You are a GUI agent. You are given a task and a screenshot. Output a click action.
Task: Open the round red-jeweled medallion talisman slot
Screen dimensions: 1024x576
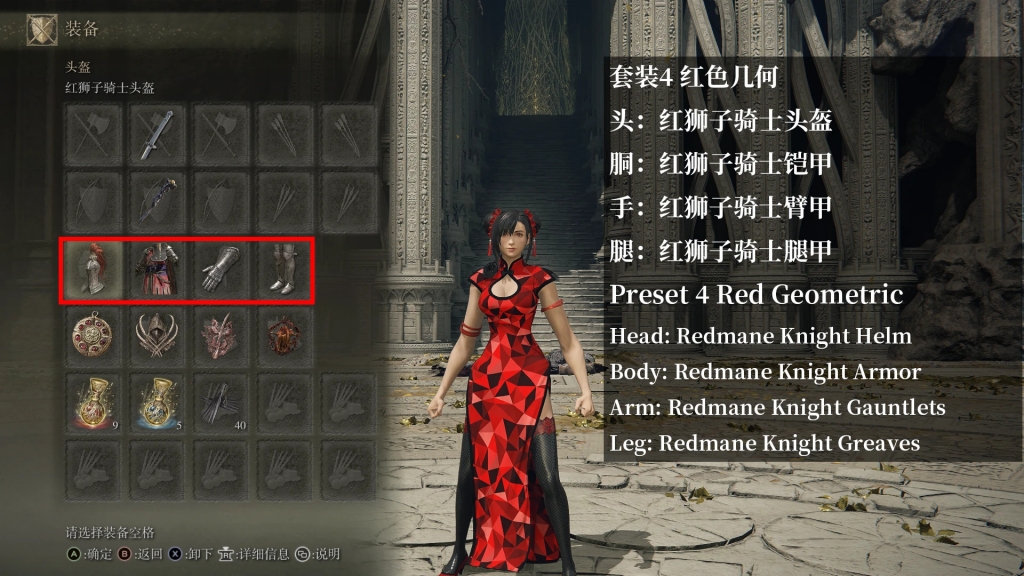coord(92,337)
